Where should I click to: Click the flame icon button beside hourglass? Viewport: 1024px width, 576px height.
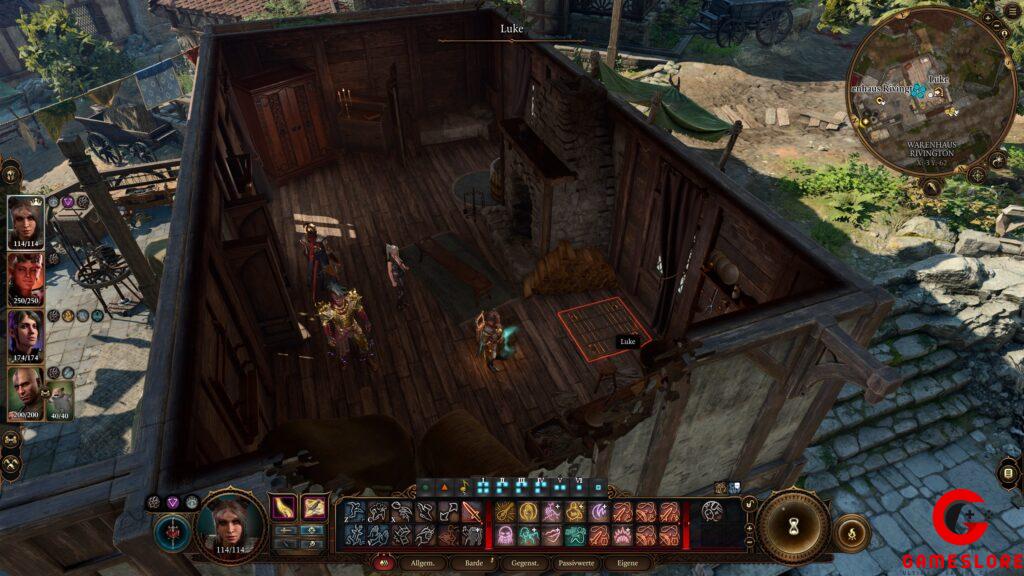(851, 533)
